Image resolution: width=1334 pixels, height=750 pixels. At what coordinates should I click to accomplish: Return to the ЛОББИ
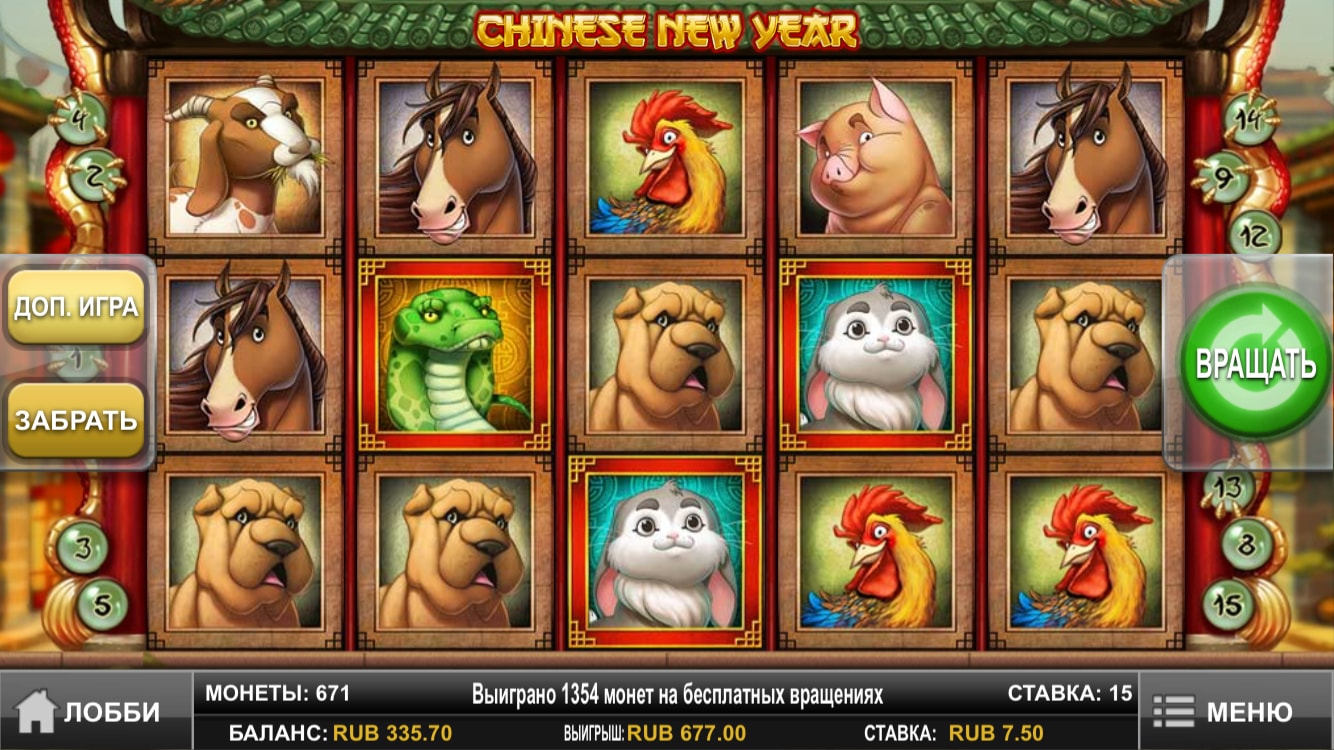click(90, 711)
